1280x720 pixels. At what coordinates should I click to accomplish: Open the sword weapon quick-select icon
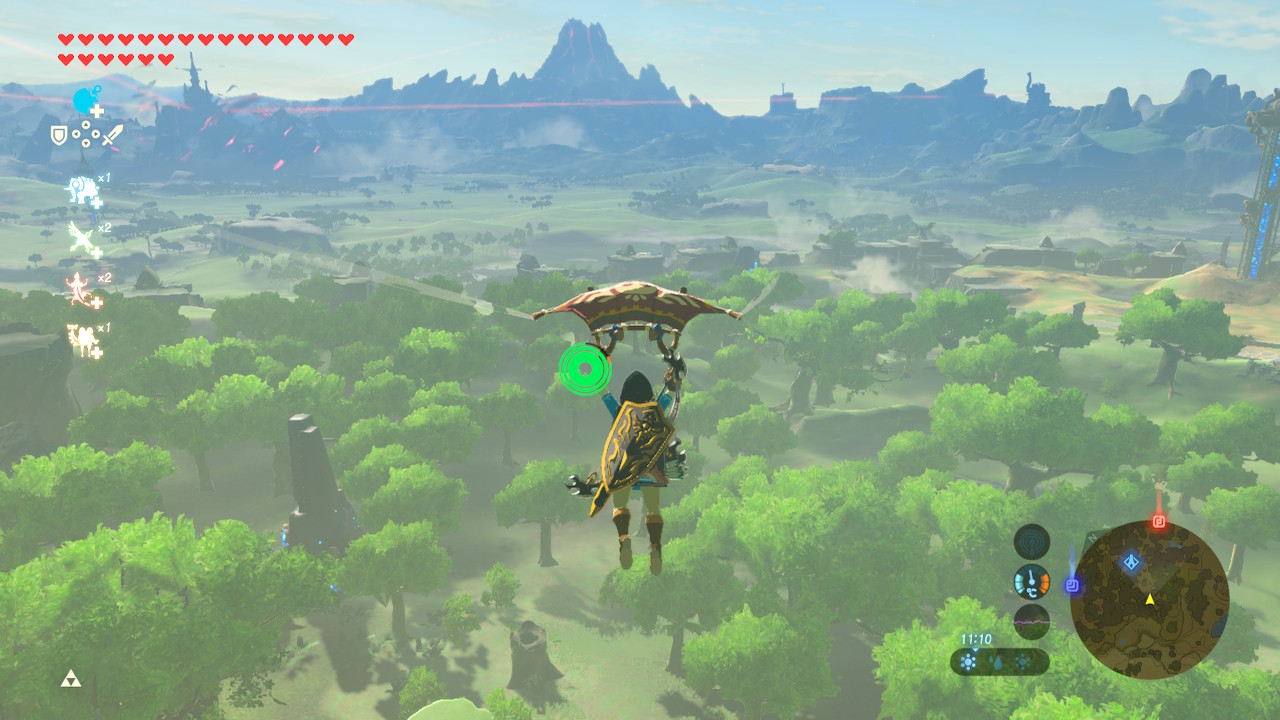112,133
